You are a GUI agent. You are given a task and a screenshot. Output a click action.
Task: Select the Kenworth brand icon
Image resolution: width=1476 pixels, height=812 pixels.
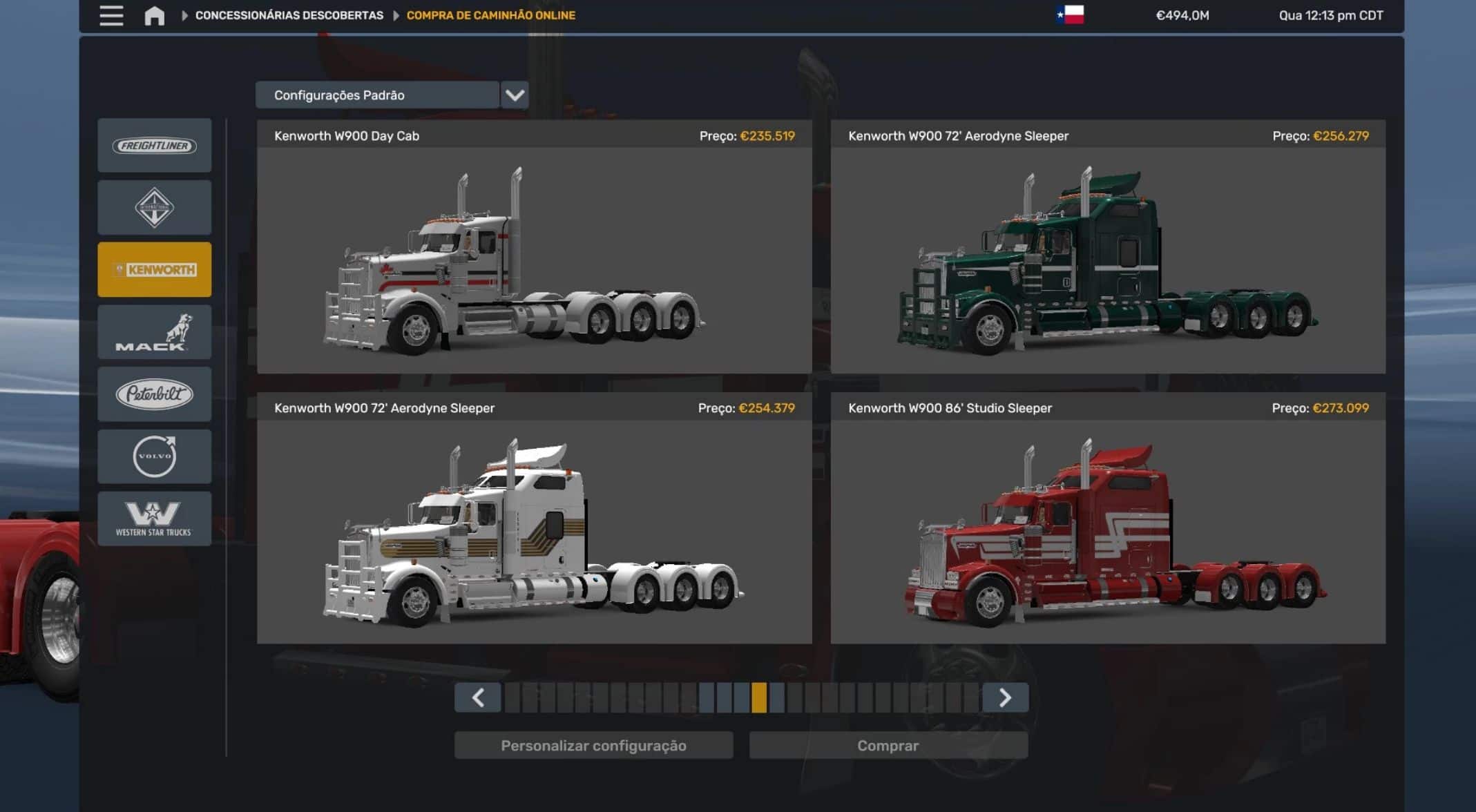(154, 269)
